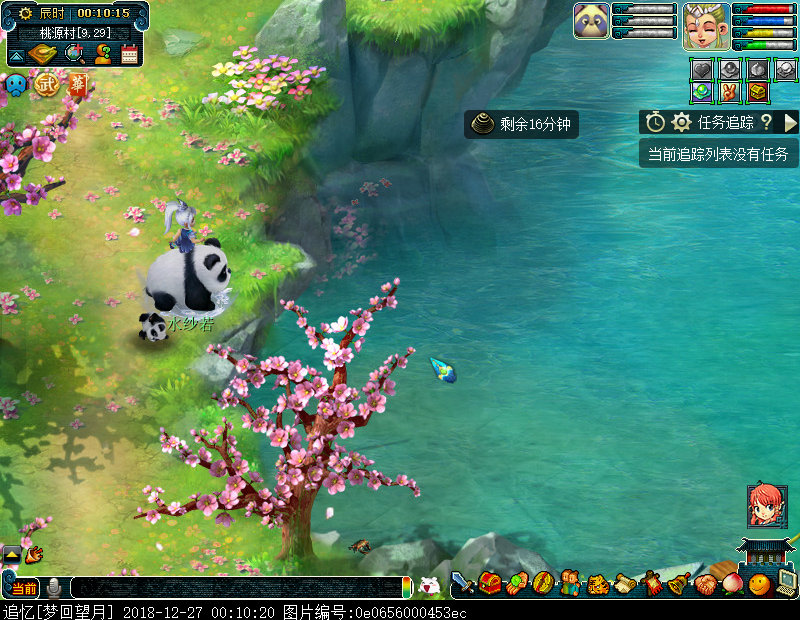Click the treasure chest buff icon
800x620 pixels.
click(x=758, y=92)
